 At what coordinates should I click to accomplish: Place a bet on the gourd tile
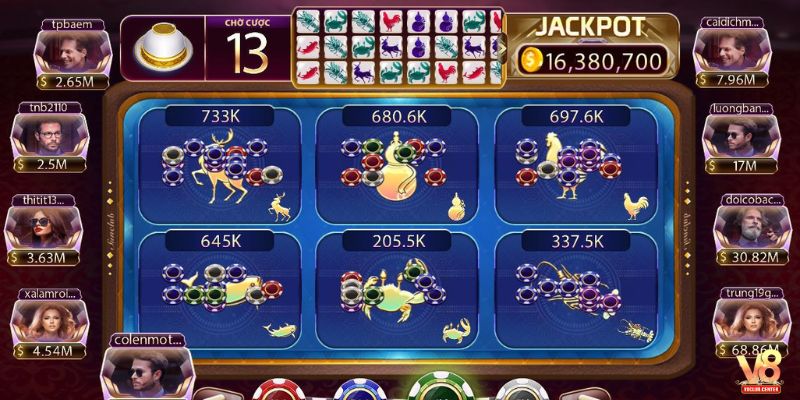[397, 165]
